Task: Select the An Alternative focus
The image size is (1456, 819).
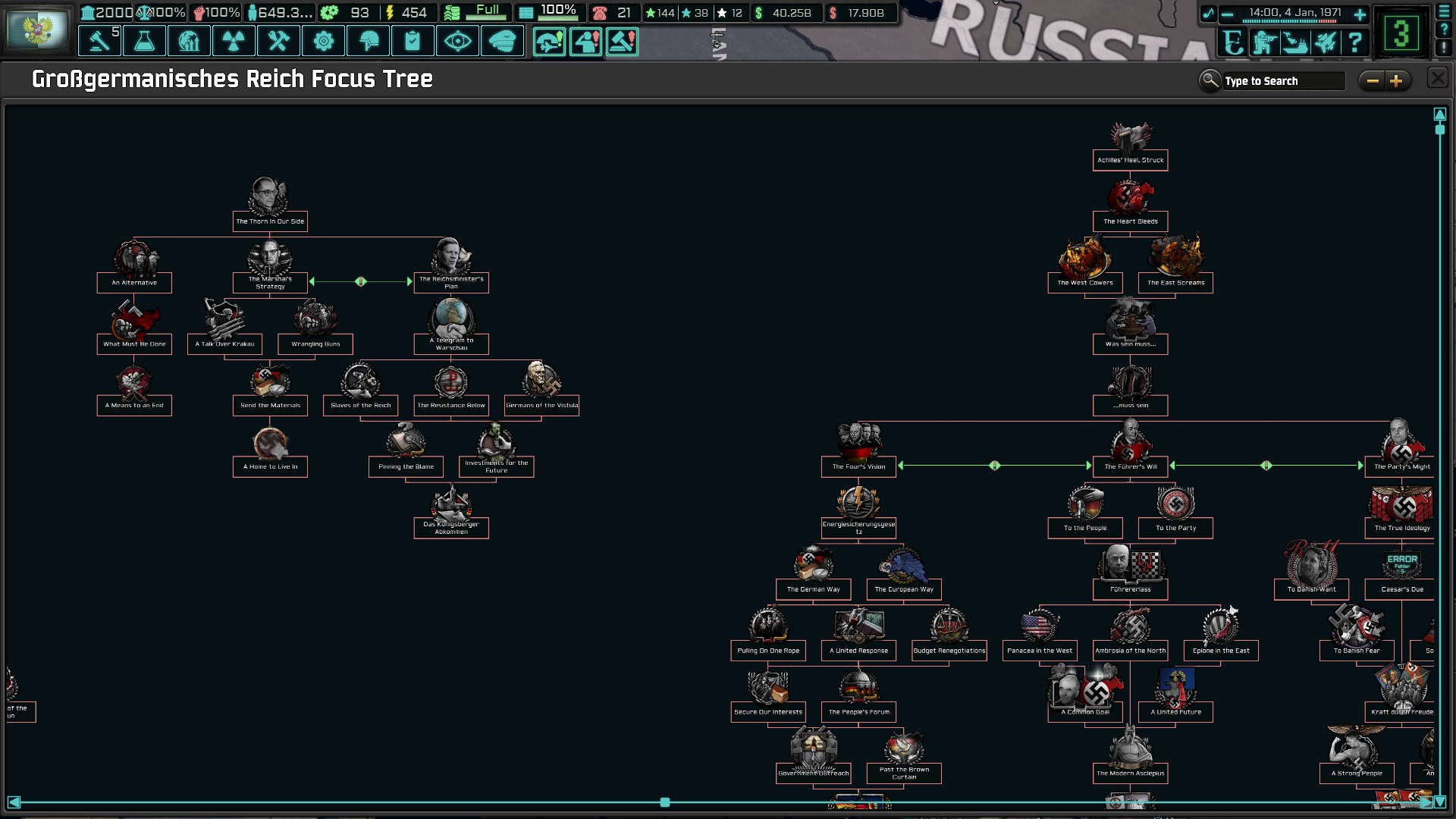Action: coord(134,282)
